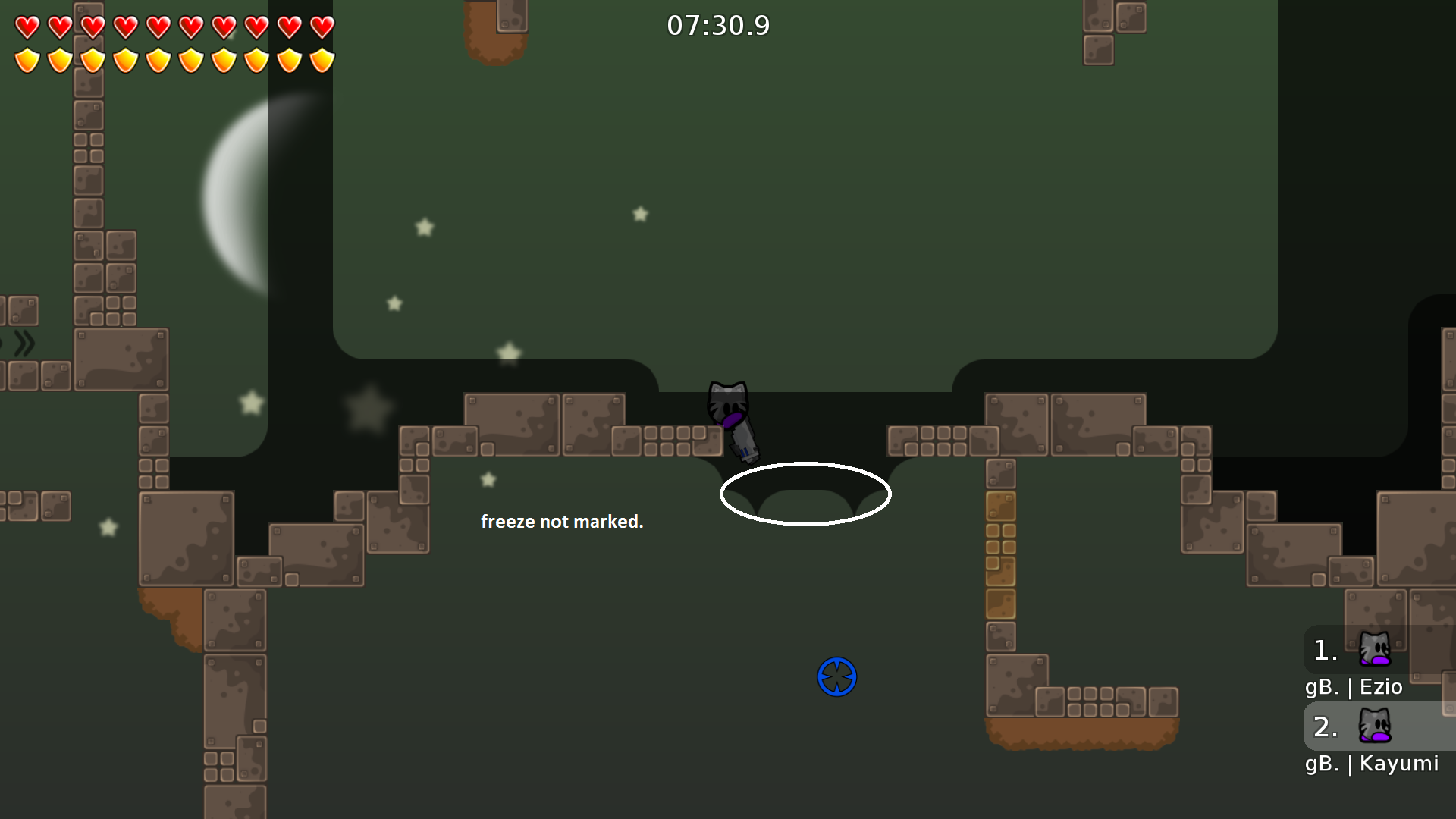The width and height of the screenshot is (1456, 819).
Task: Toggle the white circle freeze marker
Action: (805, 494)
